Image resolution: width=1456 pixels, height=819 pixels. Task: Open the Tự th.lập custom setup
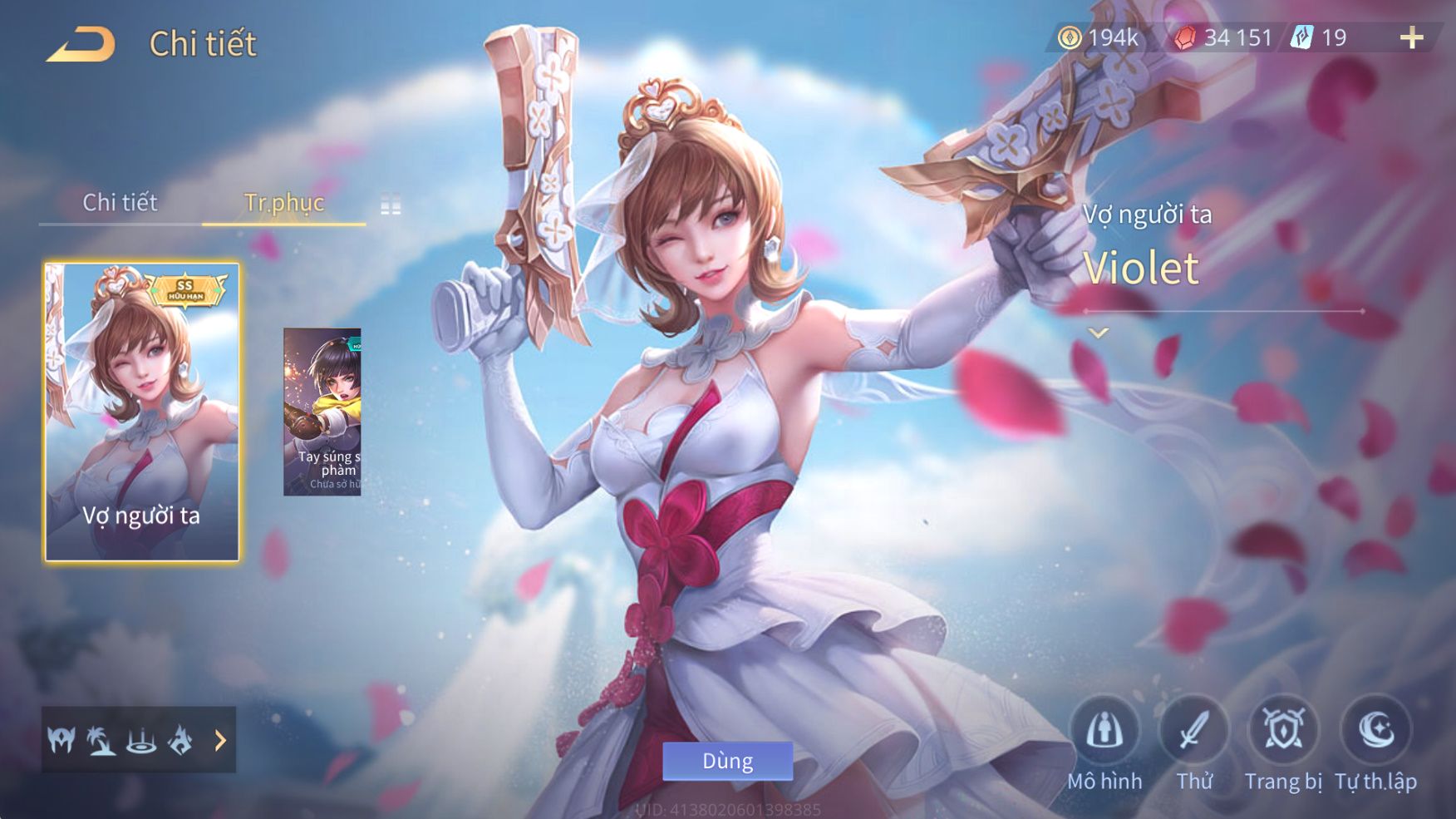click(1376, 732)
